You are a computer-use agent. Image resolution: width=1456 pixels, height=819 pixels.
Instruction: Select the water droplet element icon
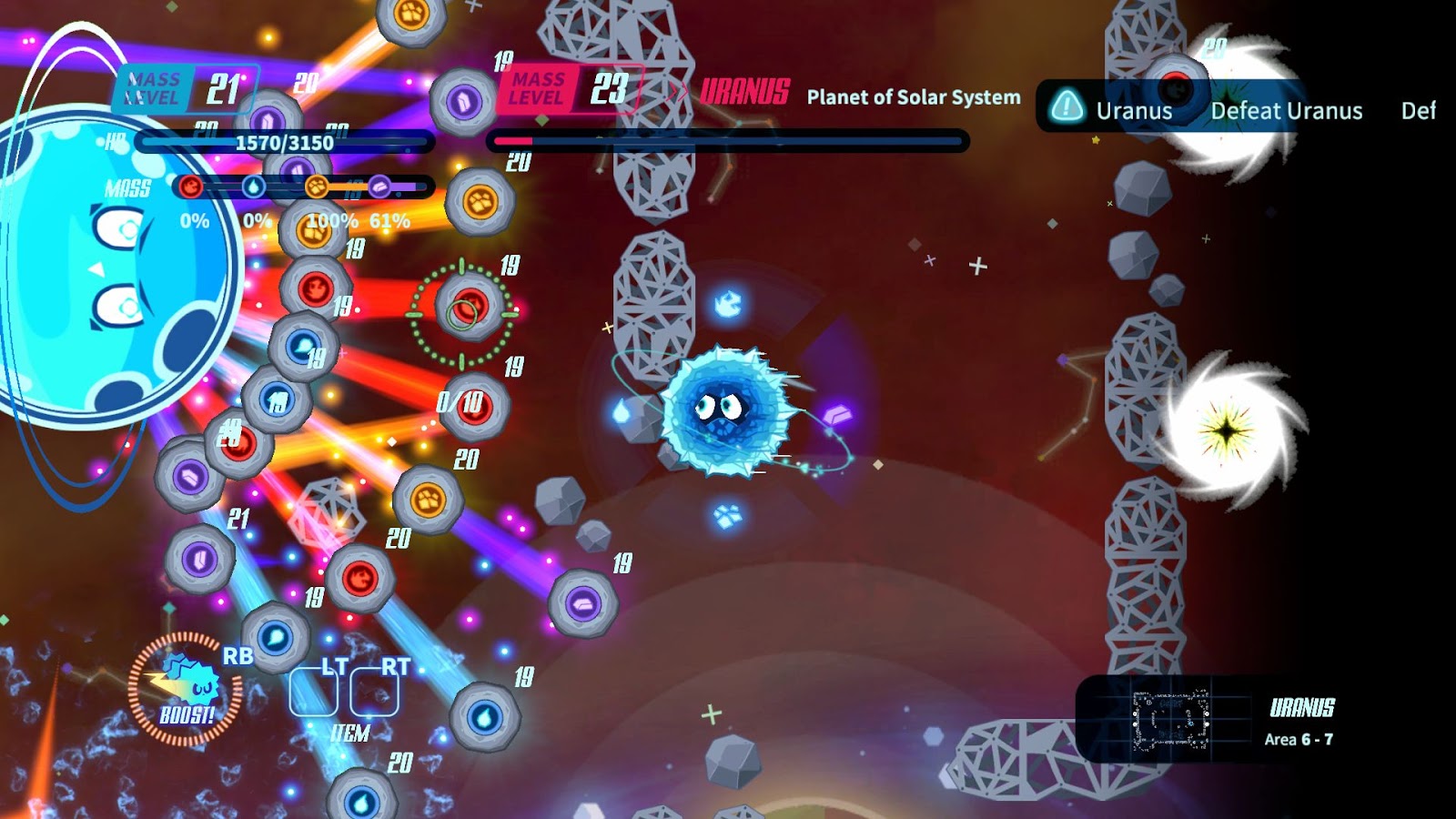(254, 185)
